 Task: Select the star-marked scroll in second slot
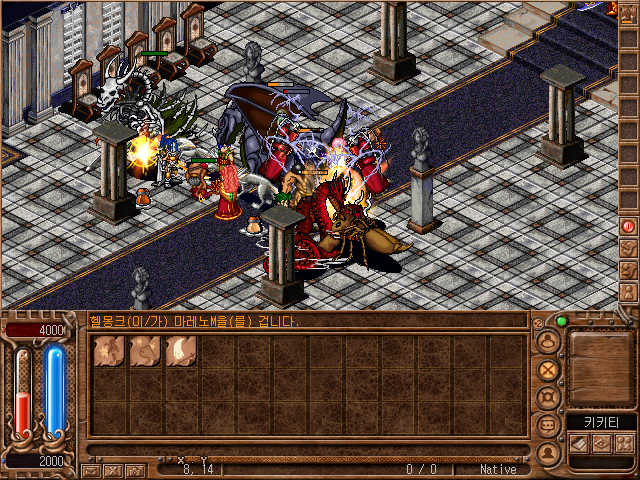(145, 351)
